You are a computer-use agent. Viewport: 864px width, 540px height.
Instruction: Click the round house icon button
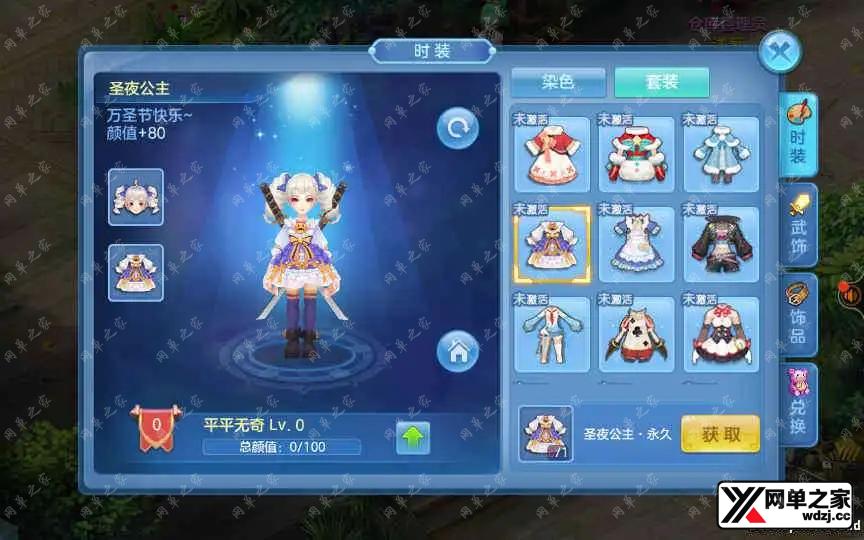pos(458,351)
